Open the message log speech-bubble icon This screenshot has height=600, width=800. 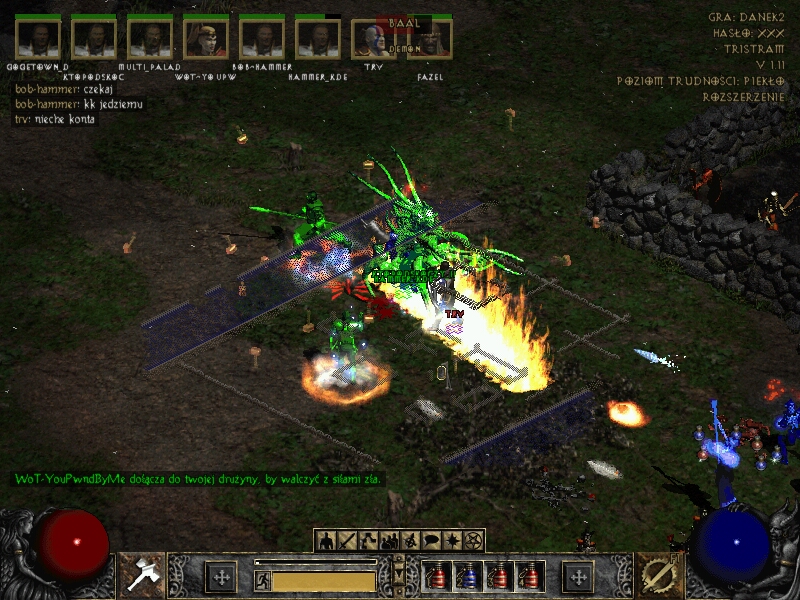(x=431, y=541)
